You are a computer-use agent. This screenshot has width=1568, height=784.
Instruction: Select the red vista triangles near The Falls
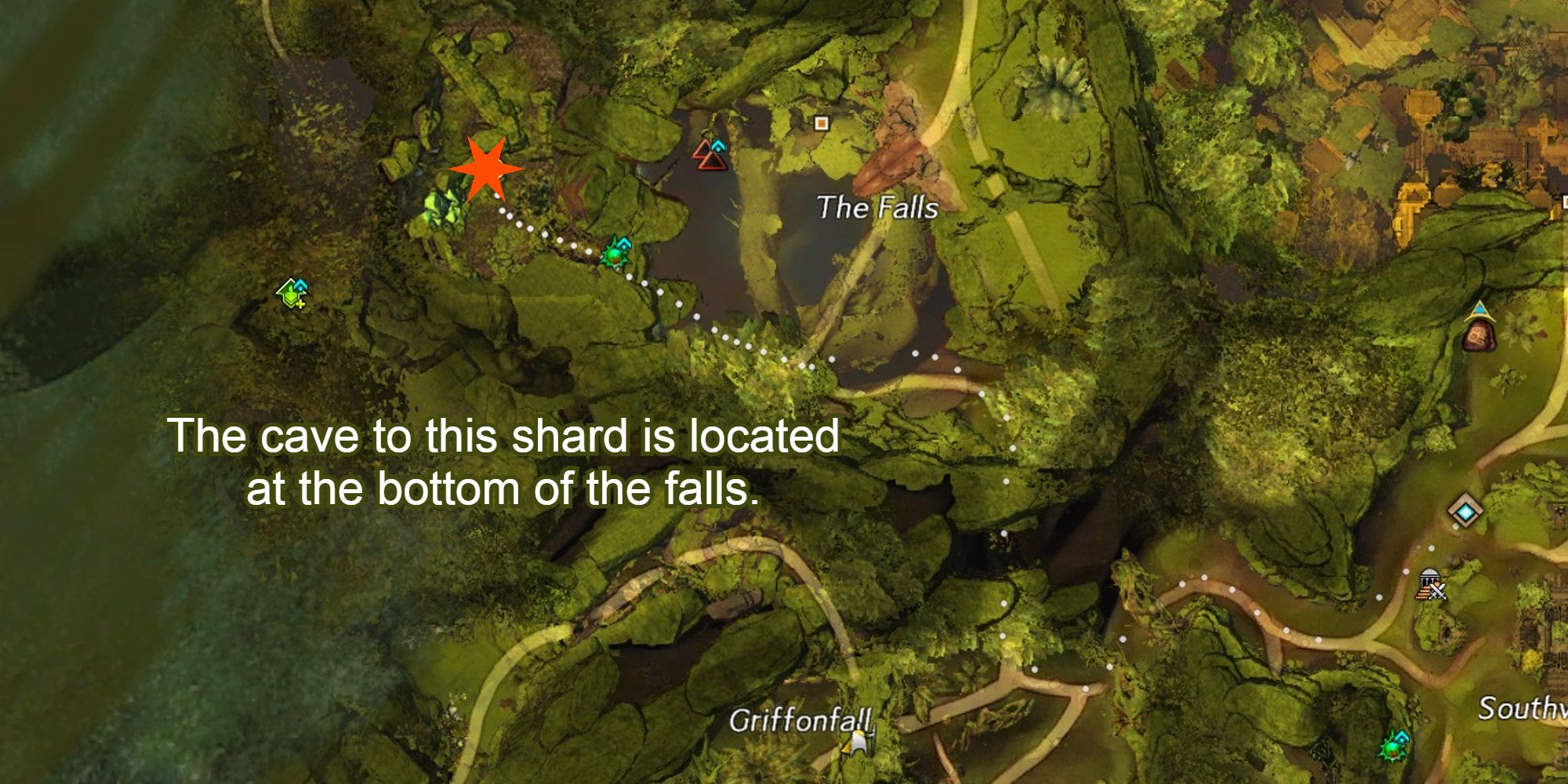tap(710, 157)
